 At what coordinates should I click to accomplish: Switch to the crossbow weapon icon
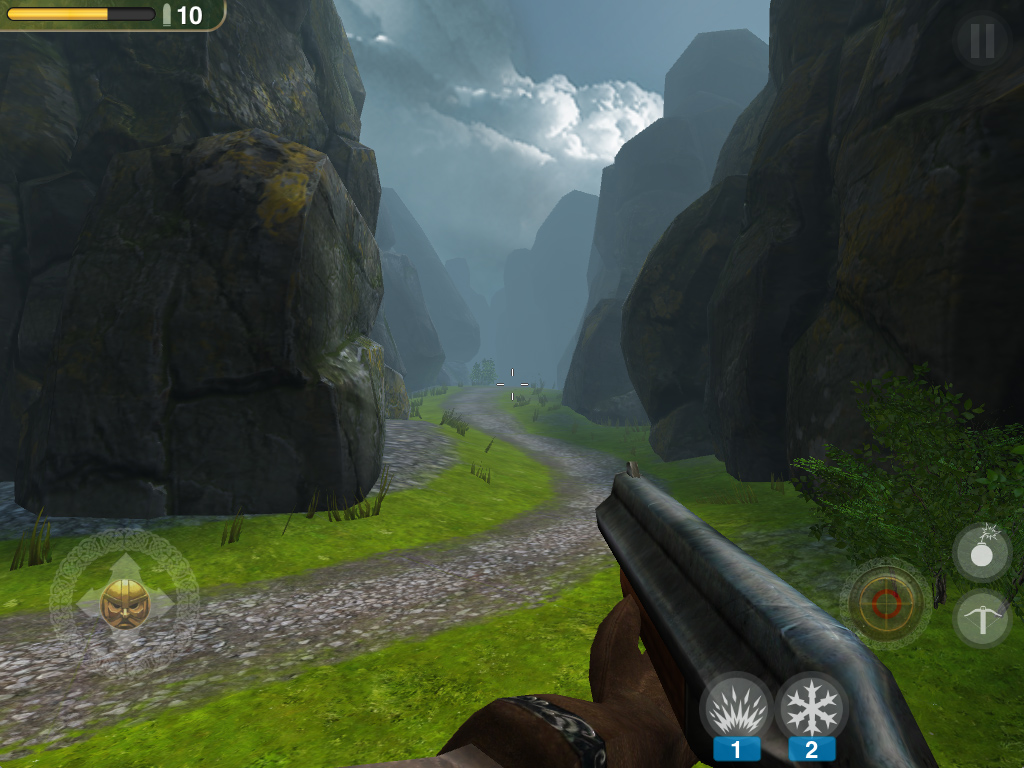click(x=982, y=619)
